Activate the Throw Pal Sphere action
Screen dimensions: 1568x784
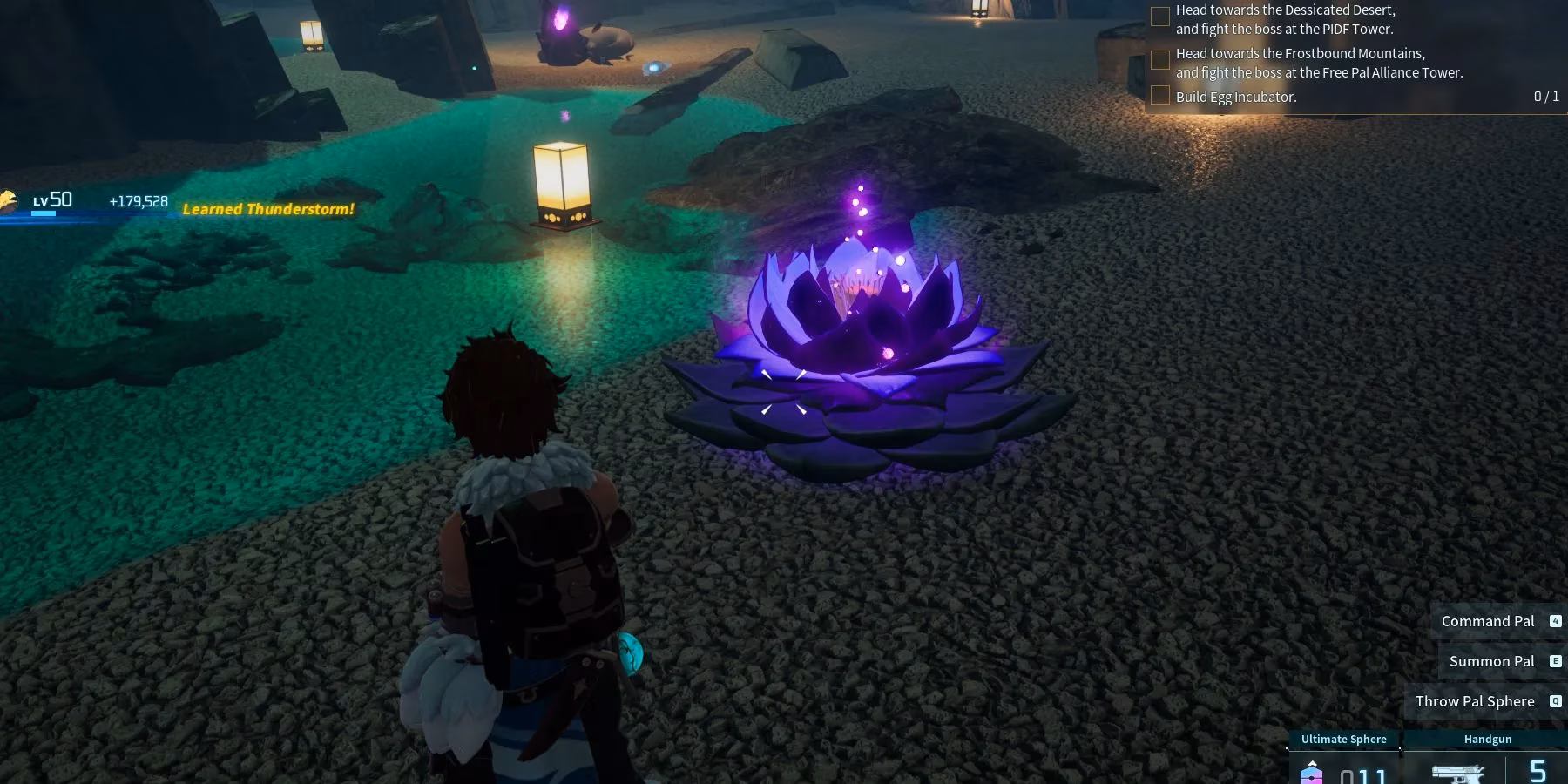point(1475,701)
